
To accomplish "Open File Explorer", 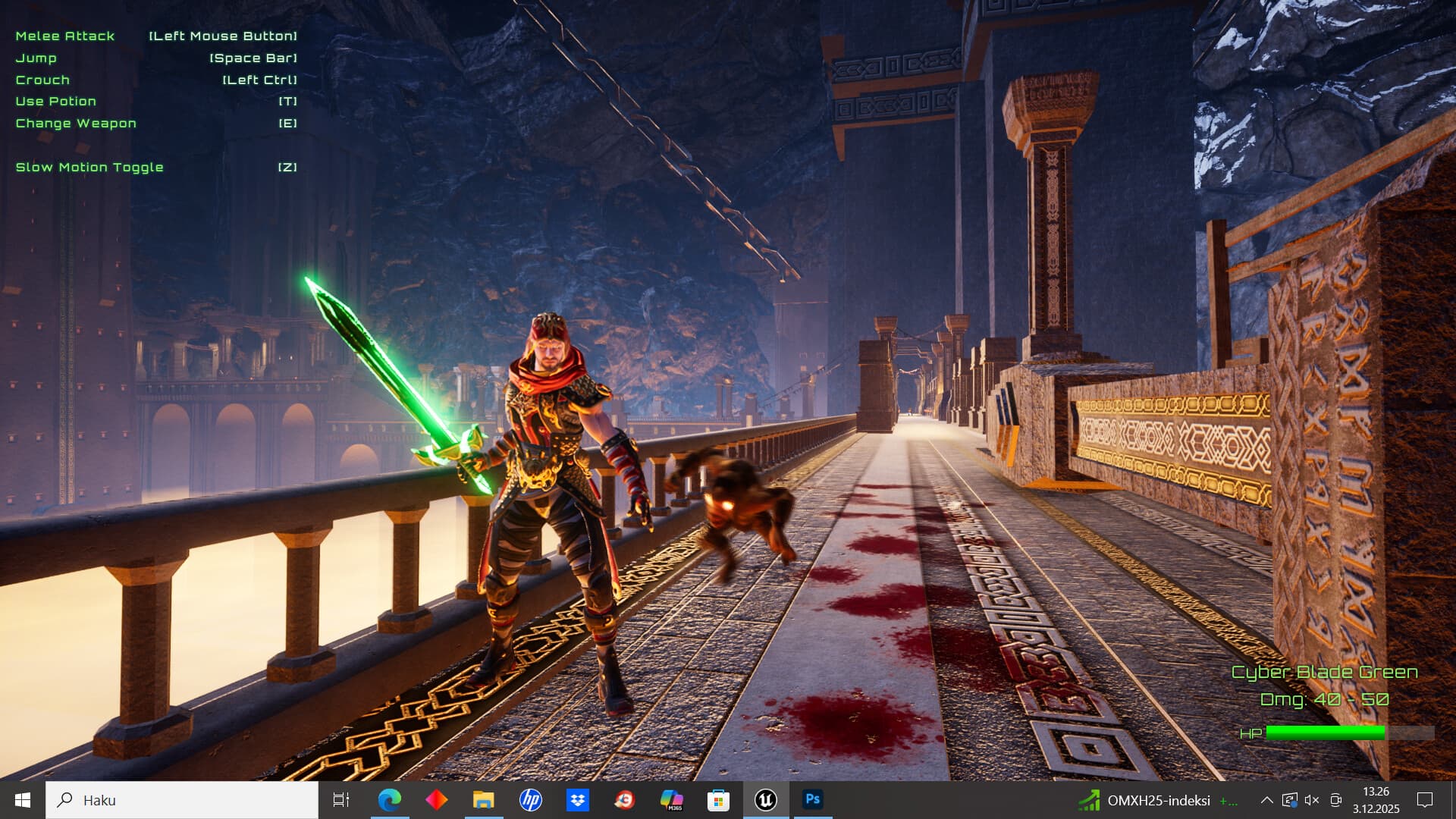I will [x=485, y=799].
